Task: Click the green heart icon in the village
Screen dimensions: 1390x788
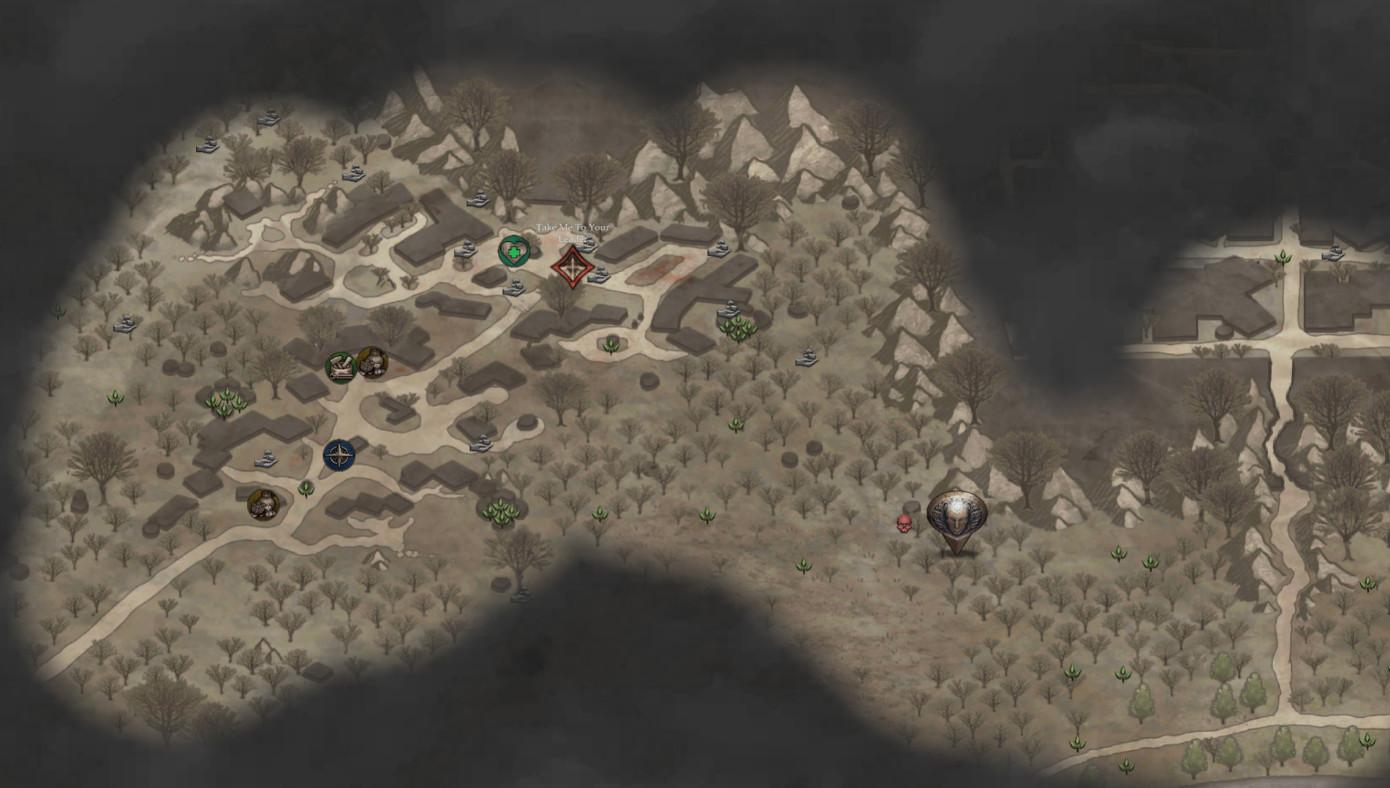Action: coord(513,253)
